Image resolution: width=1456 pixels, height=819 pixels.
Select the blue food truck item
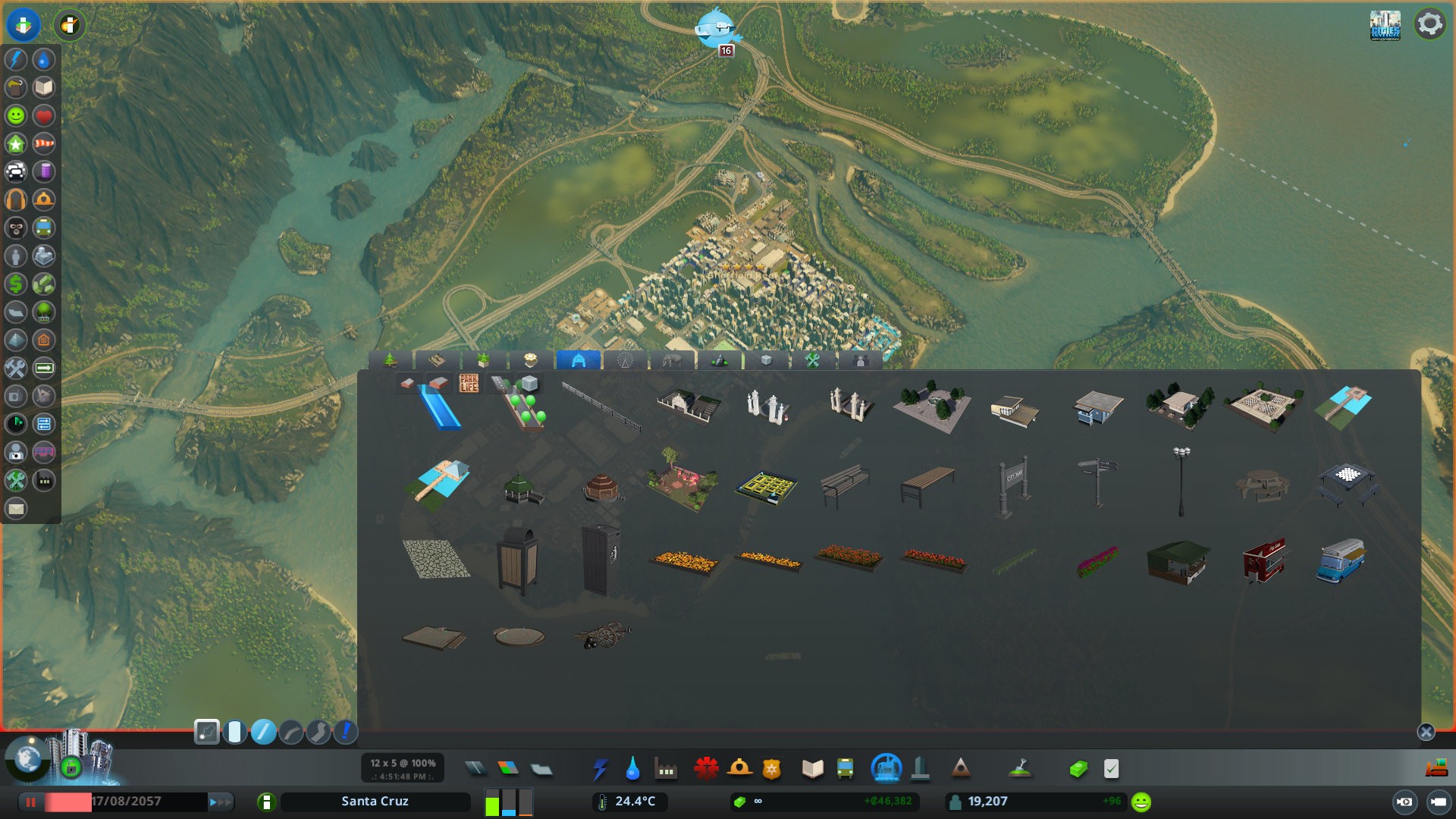click(x=1341, y=561)
